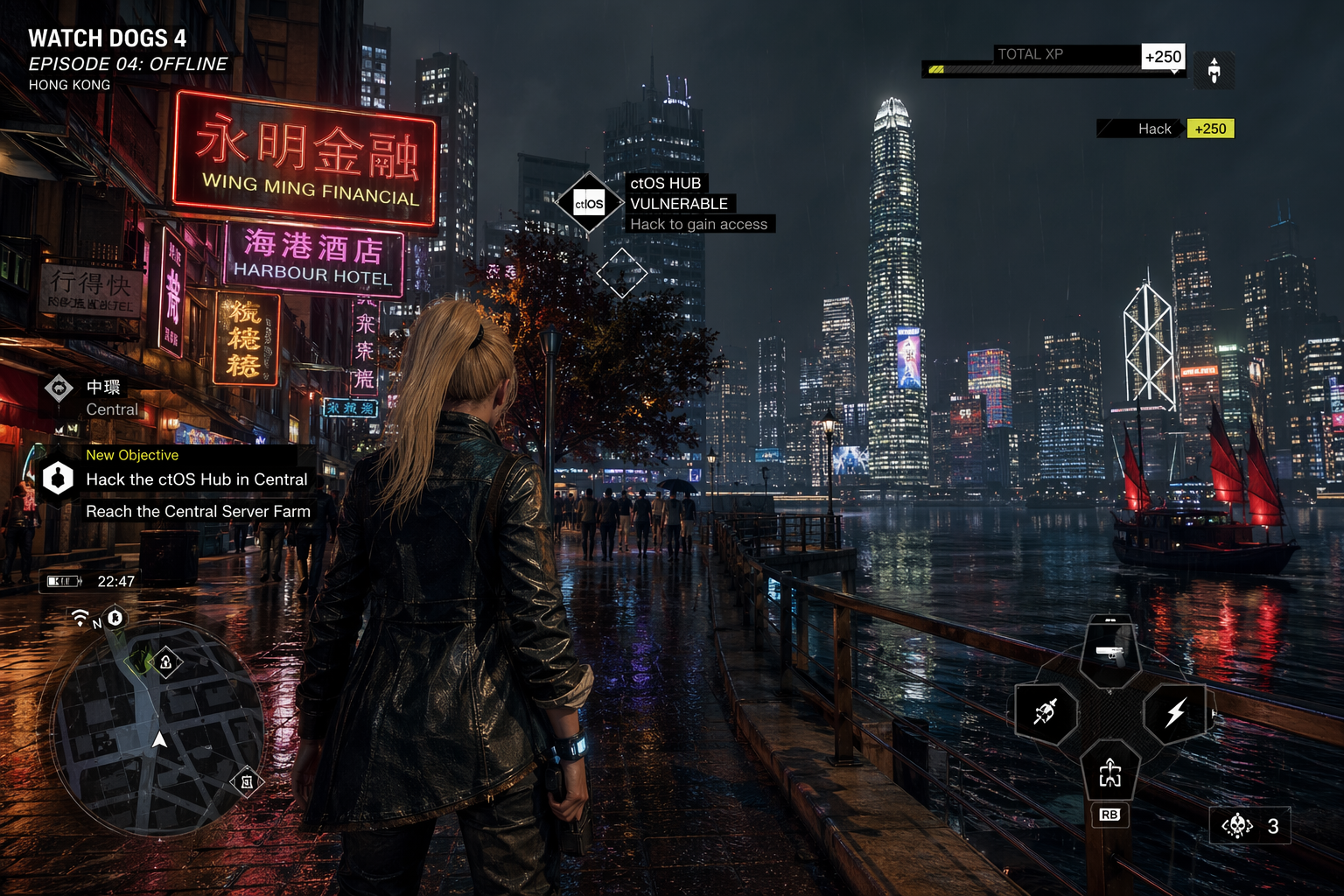
Task: Open the Hack the ctOS Hub objective
Action: coord(196,479)
